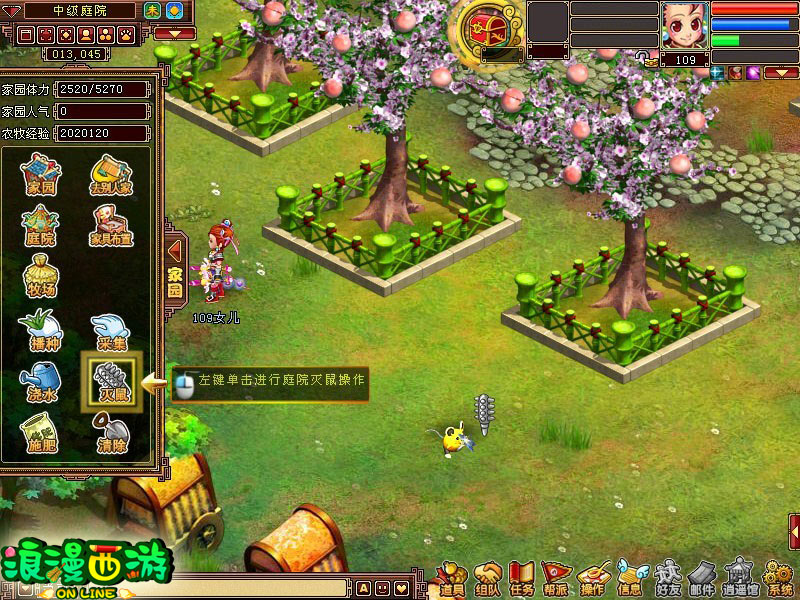The width and height of the screenshot is (800, 600).
Task: Open the 家园 (home) menu icon
Action: [x=40, y=175]
